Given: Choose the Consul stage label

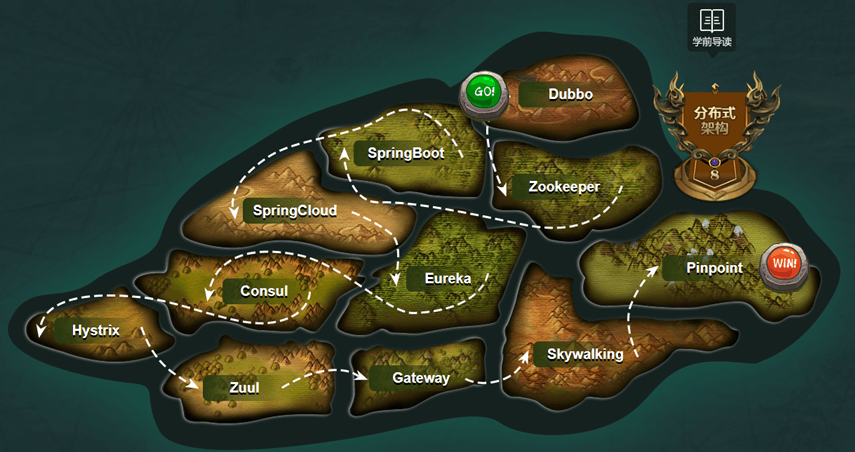Looking at the screenshot, I should (263, 291).
